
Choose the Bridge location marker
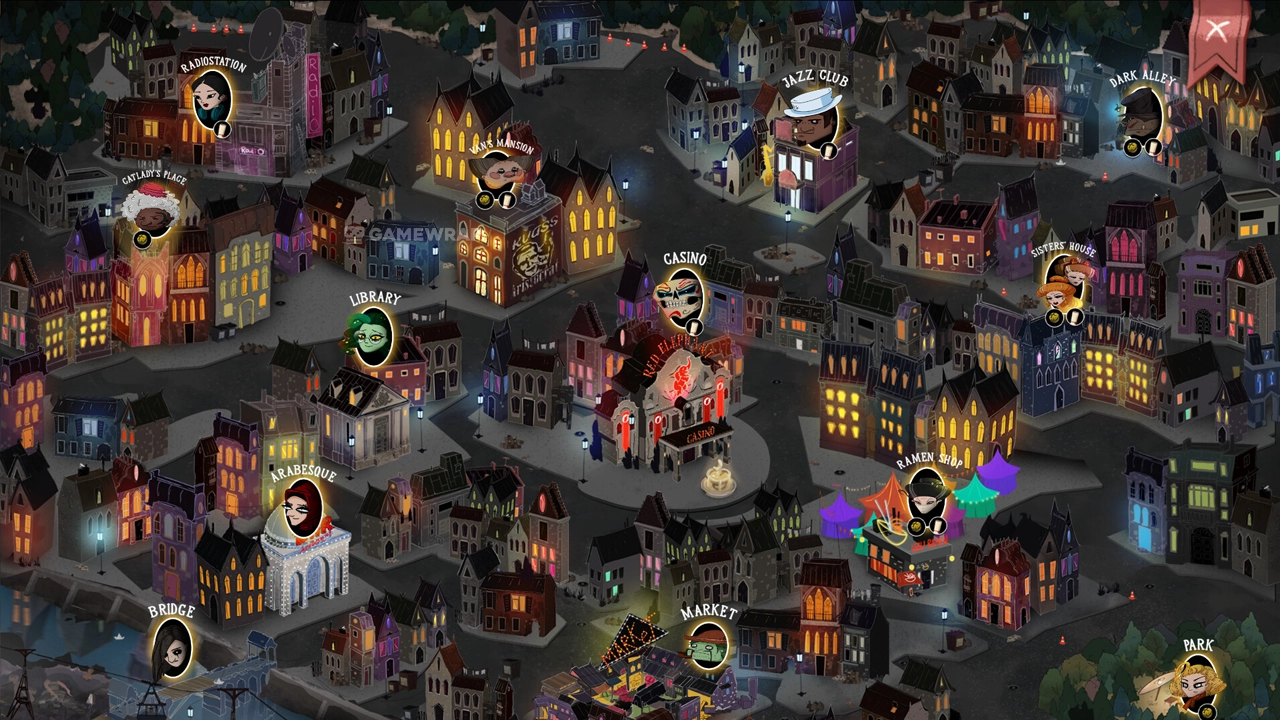pos(171,646)
